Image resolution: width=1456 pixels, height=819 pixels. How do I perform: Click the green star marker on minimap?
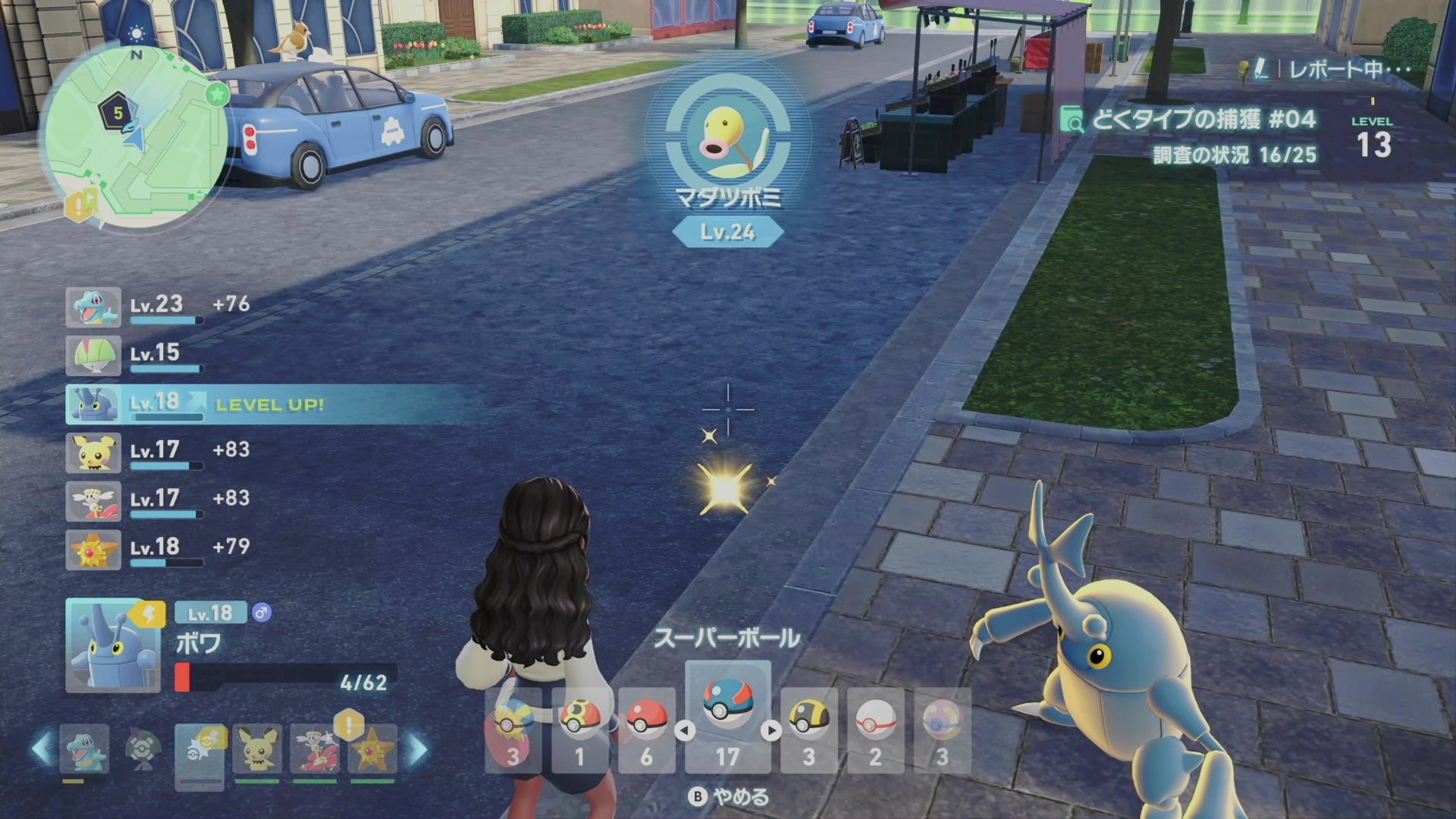point(217,94)
